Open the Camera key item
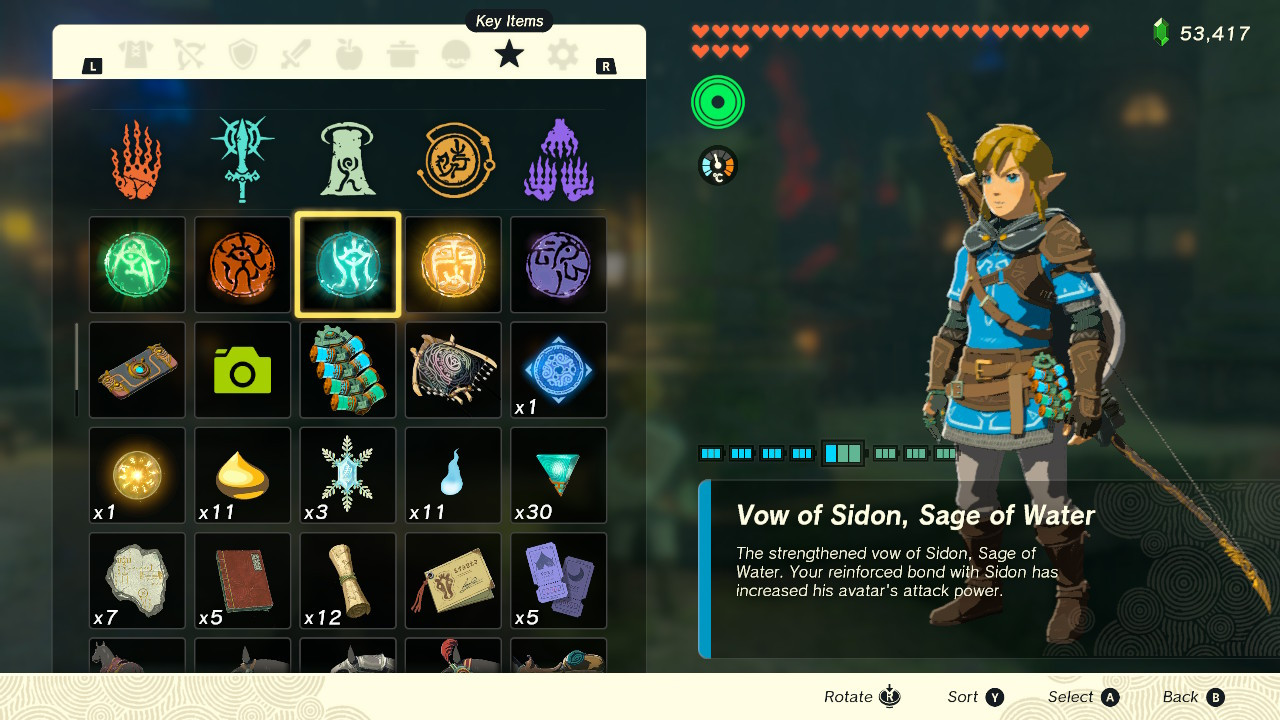The width and height of the screenshot is (1280, 720). pyautogui.click(x=242, y=369)
